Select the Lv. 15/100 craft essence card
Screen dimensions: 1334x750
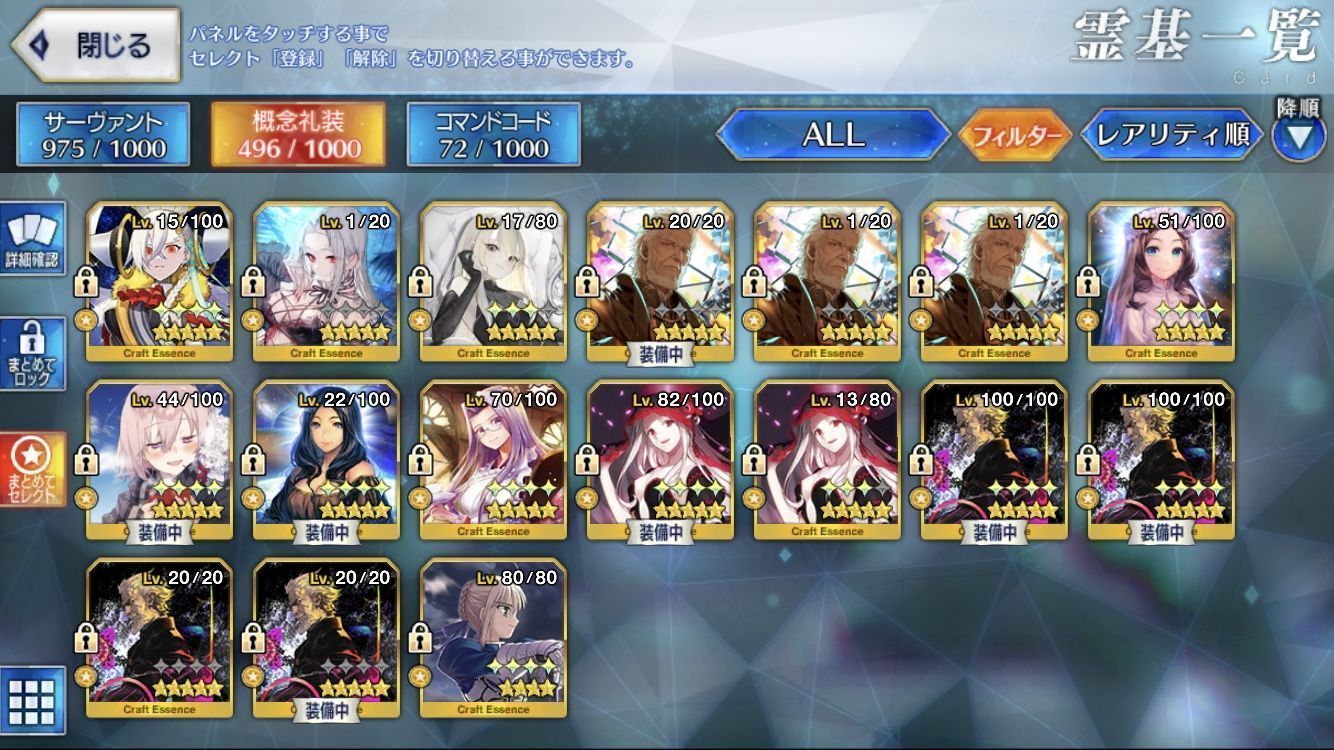point(160,281)
